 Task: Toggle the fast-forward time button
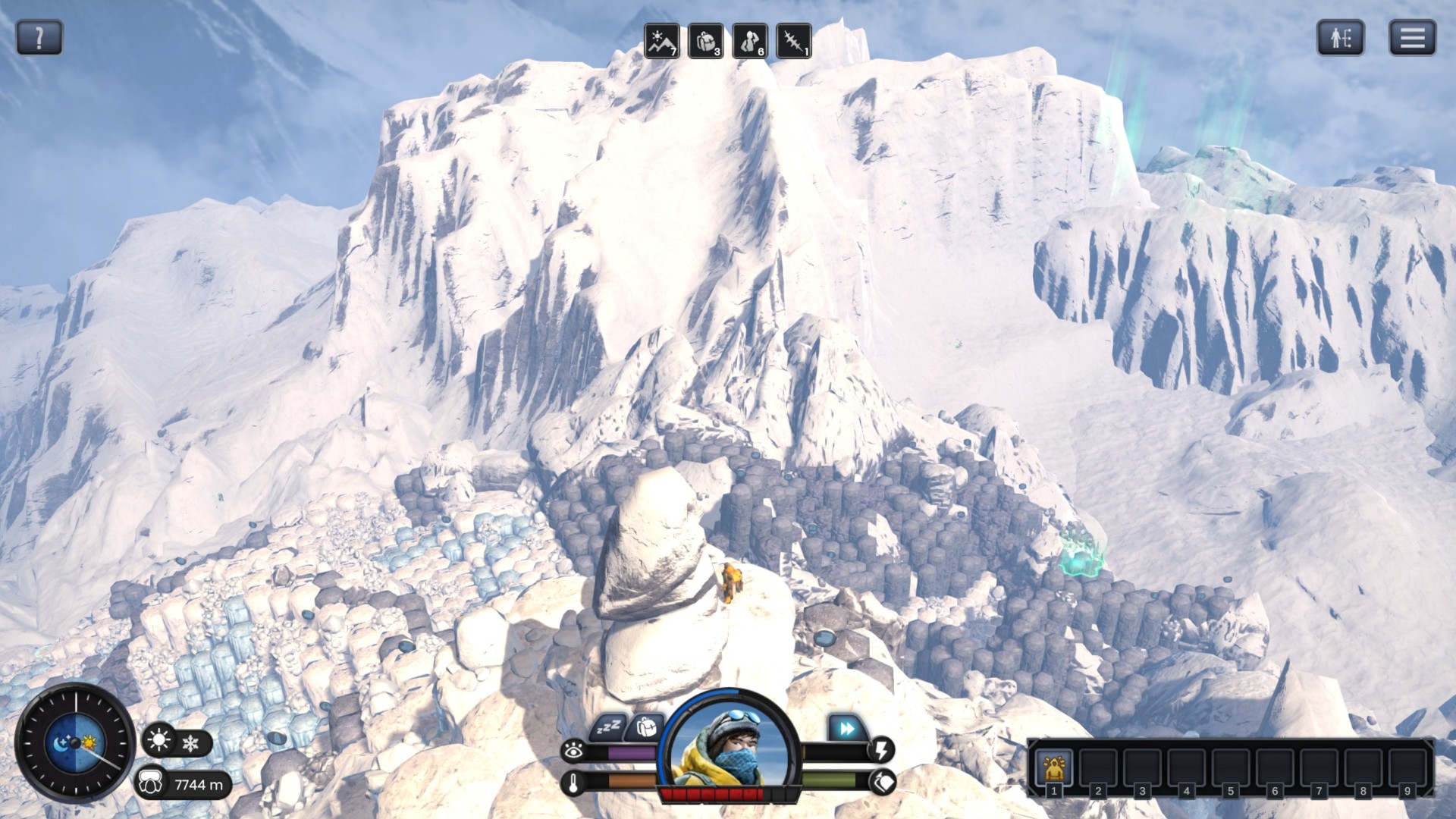coord(846,729)
